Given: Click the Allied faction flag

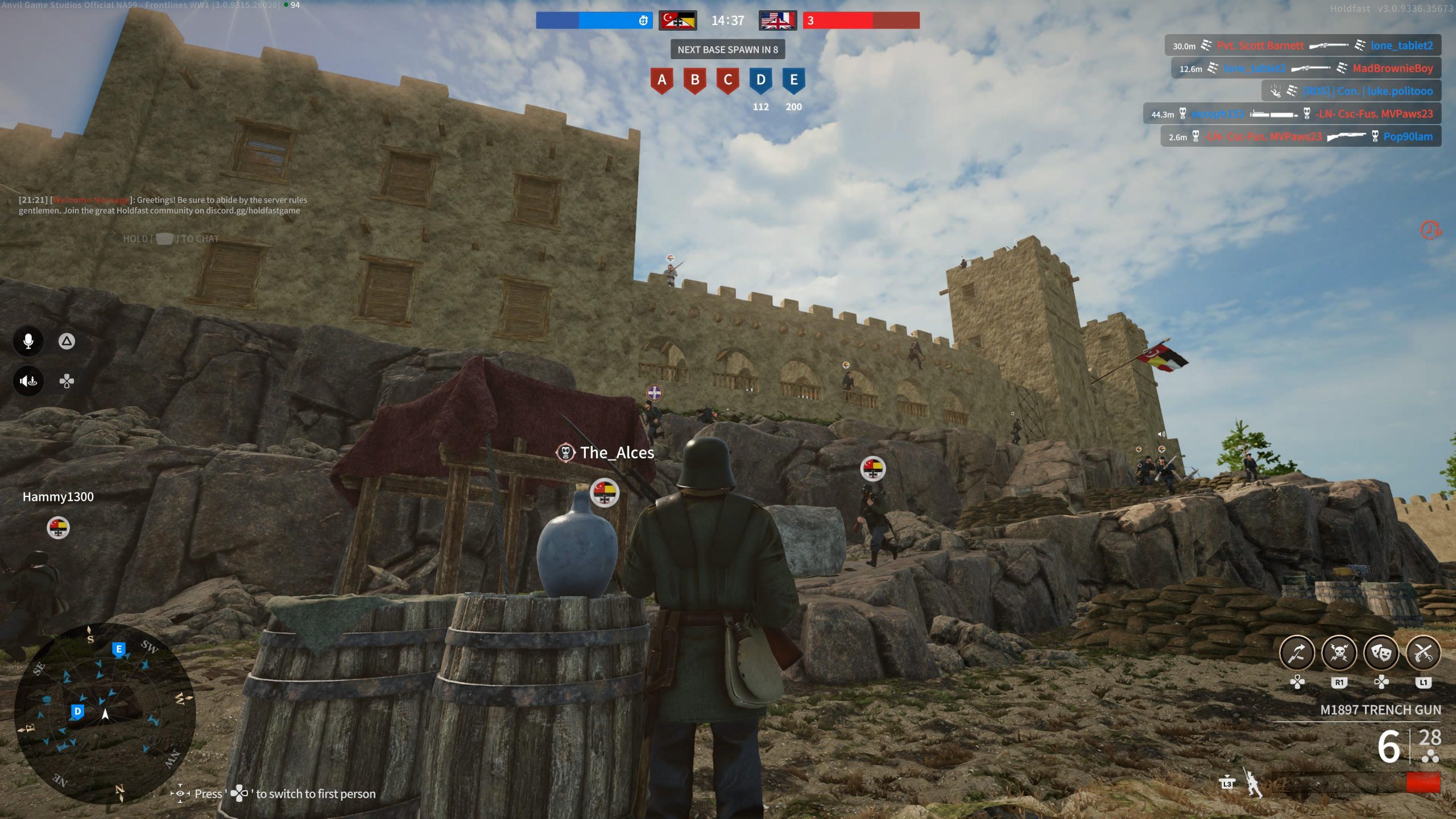Looking at the screenshot, I should point(777,21).
